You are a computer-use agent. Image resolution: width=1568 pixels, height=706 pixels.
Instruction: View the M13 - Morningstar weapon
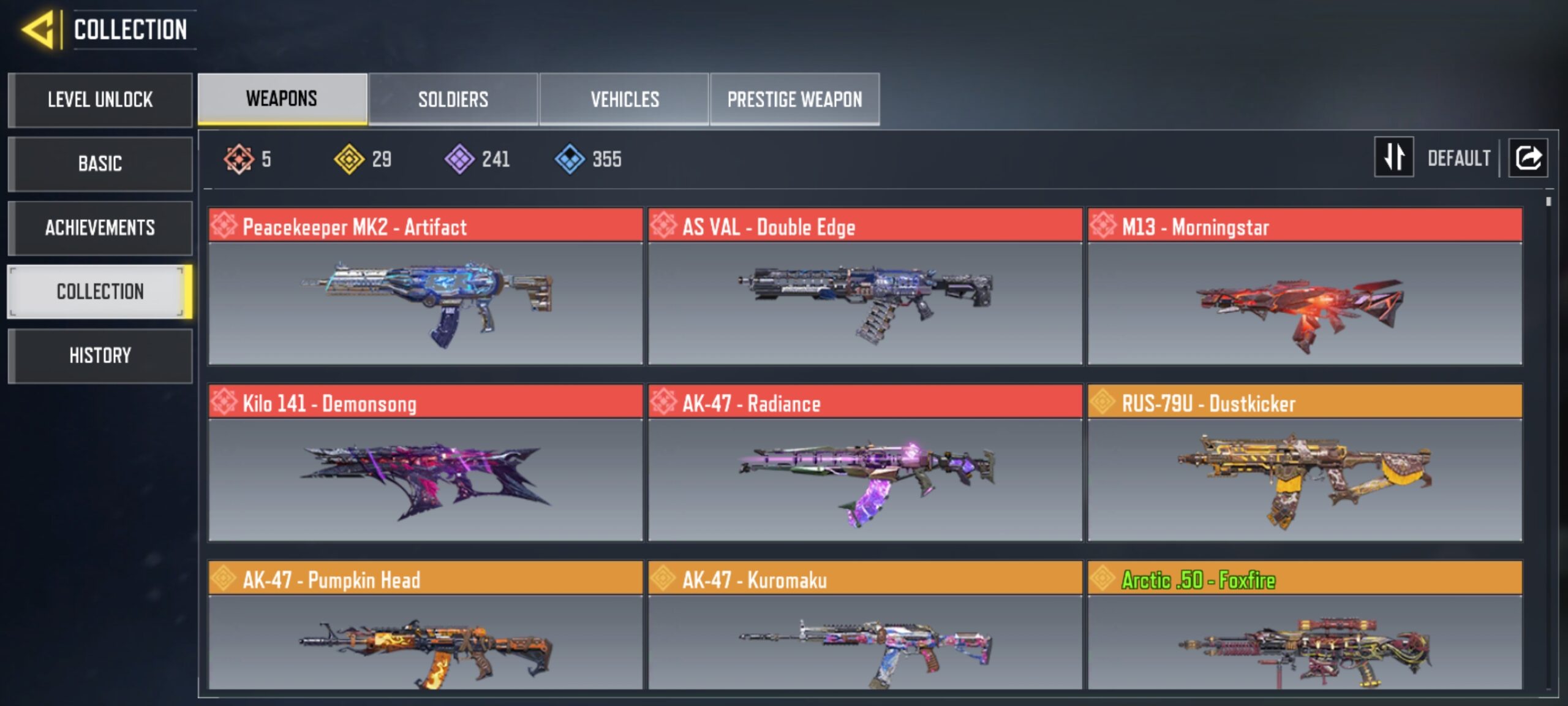1305,286
